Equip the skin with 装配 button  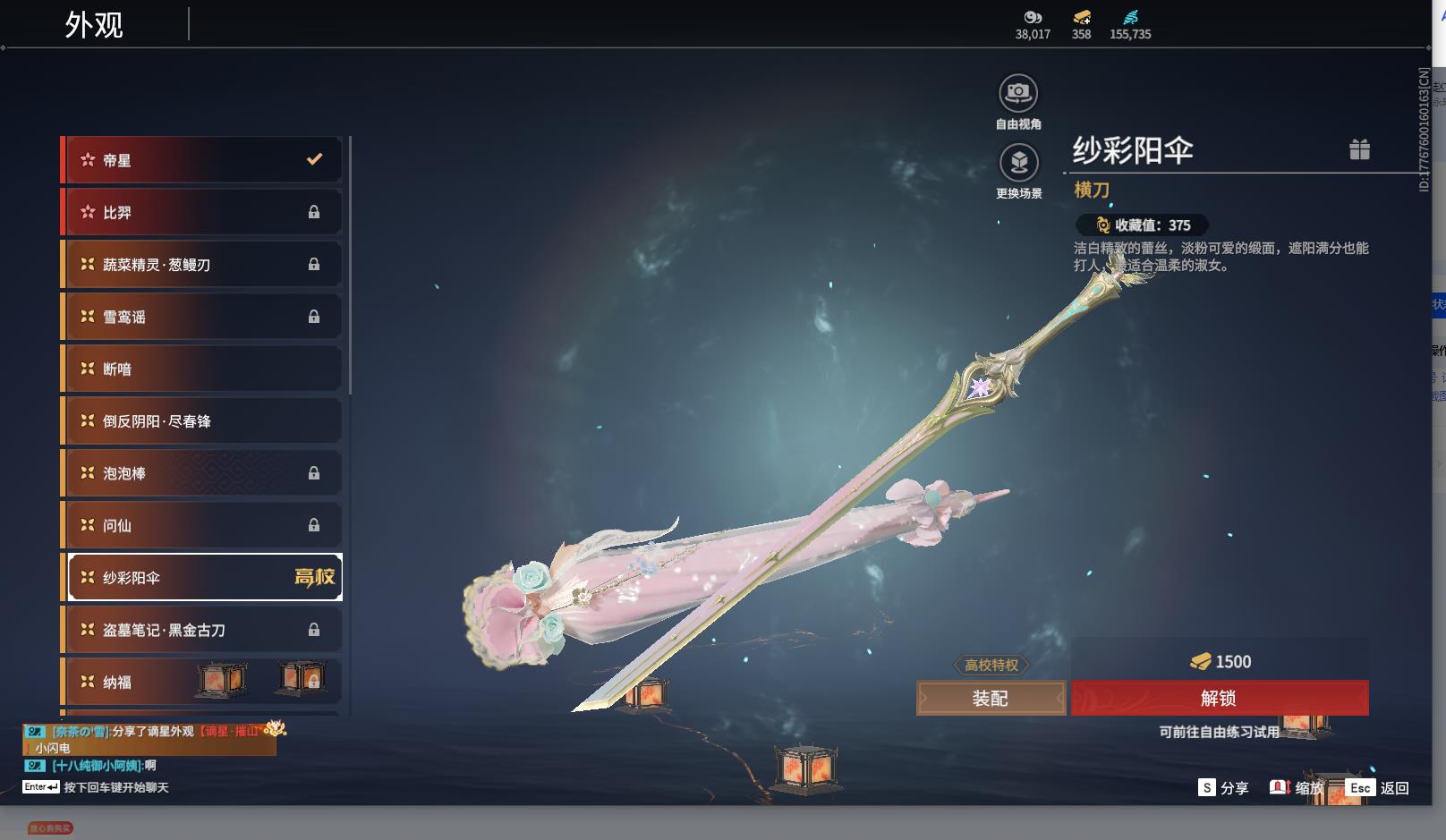(991, 699)
